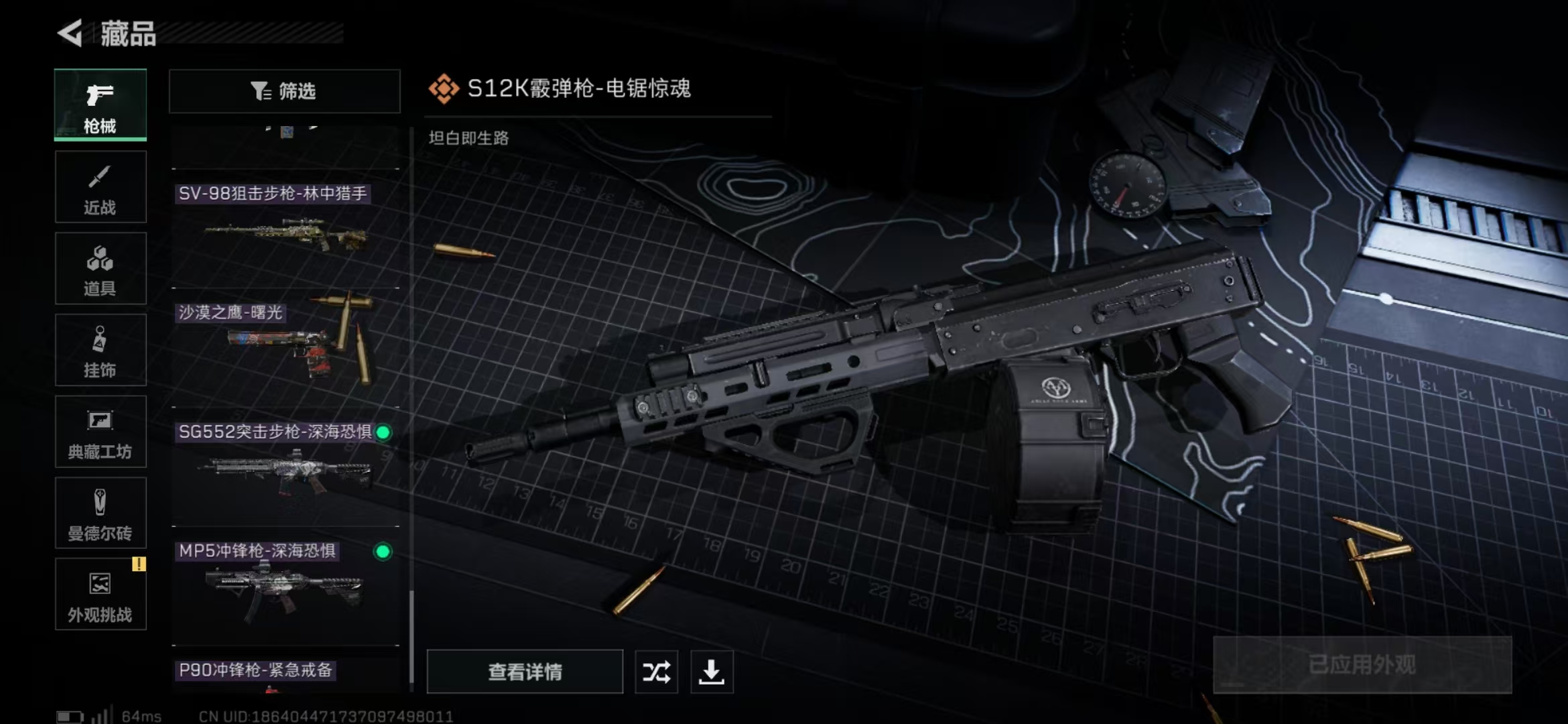This screenshot has height=724, width=1568.
Task: Open the 曼德尔砖 Mandel brick section
Action: tap(100, 513)
